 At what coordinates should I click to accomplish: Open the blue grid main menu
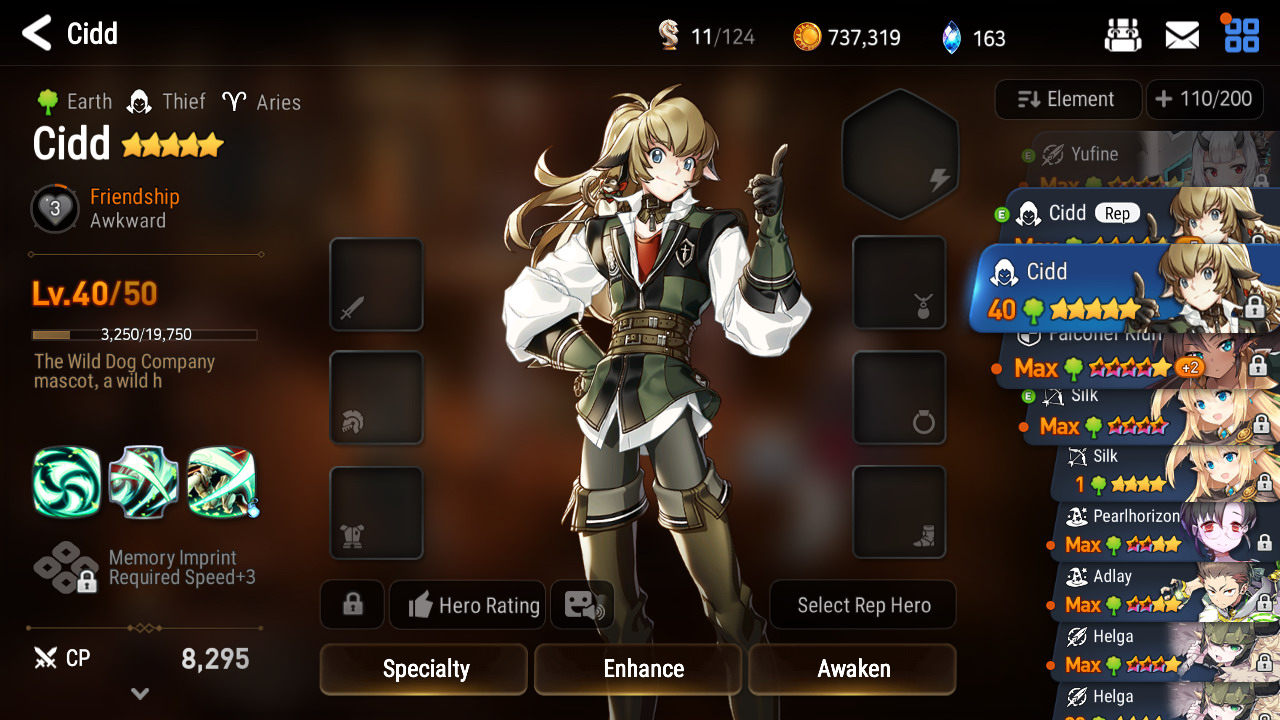pos(1242,35)
